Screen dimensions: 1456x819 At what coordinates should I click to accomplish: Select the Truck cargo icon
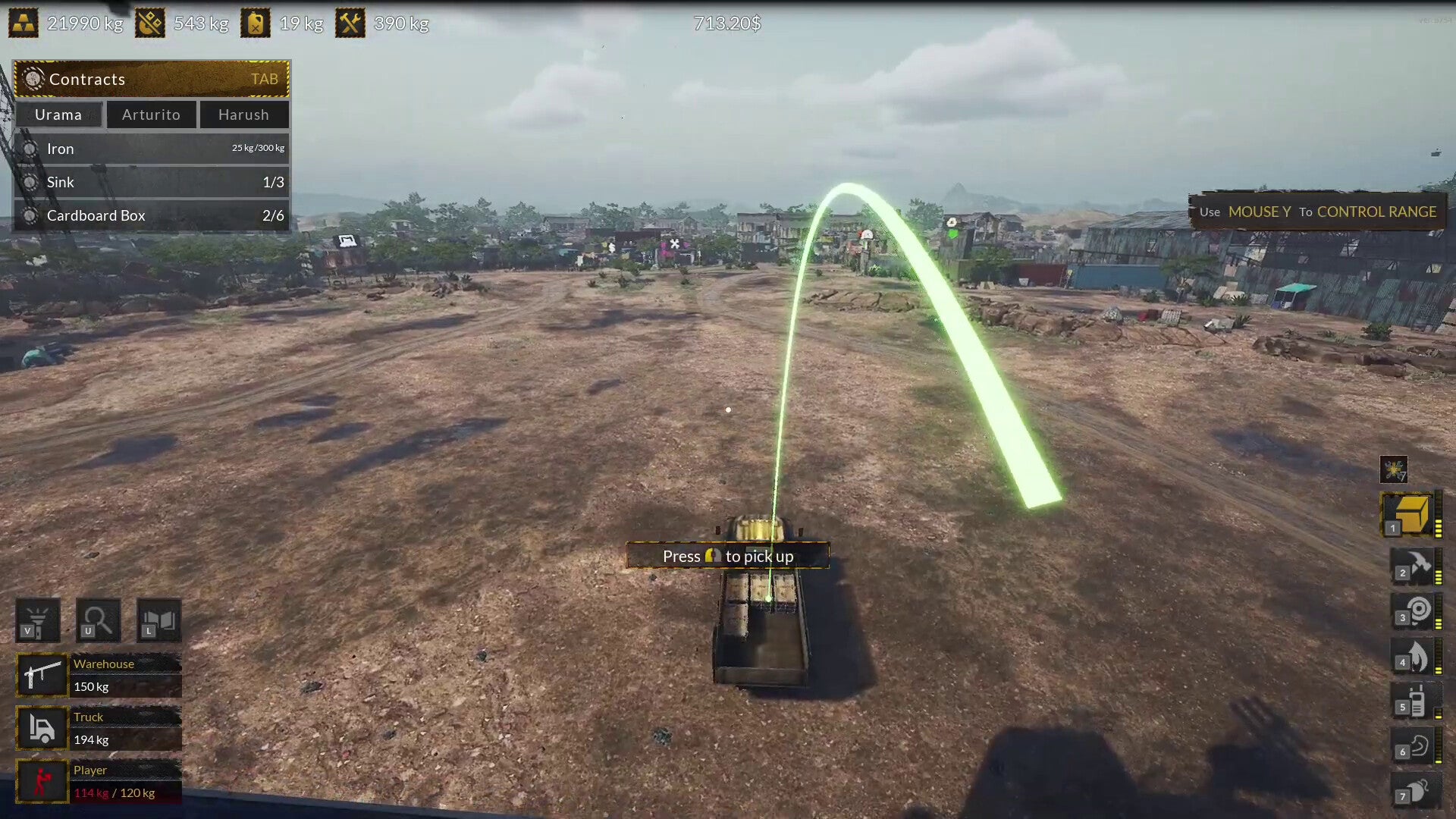click(42, 728)
